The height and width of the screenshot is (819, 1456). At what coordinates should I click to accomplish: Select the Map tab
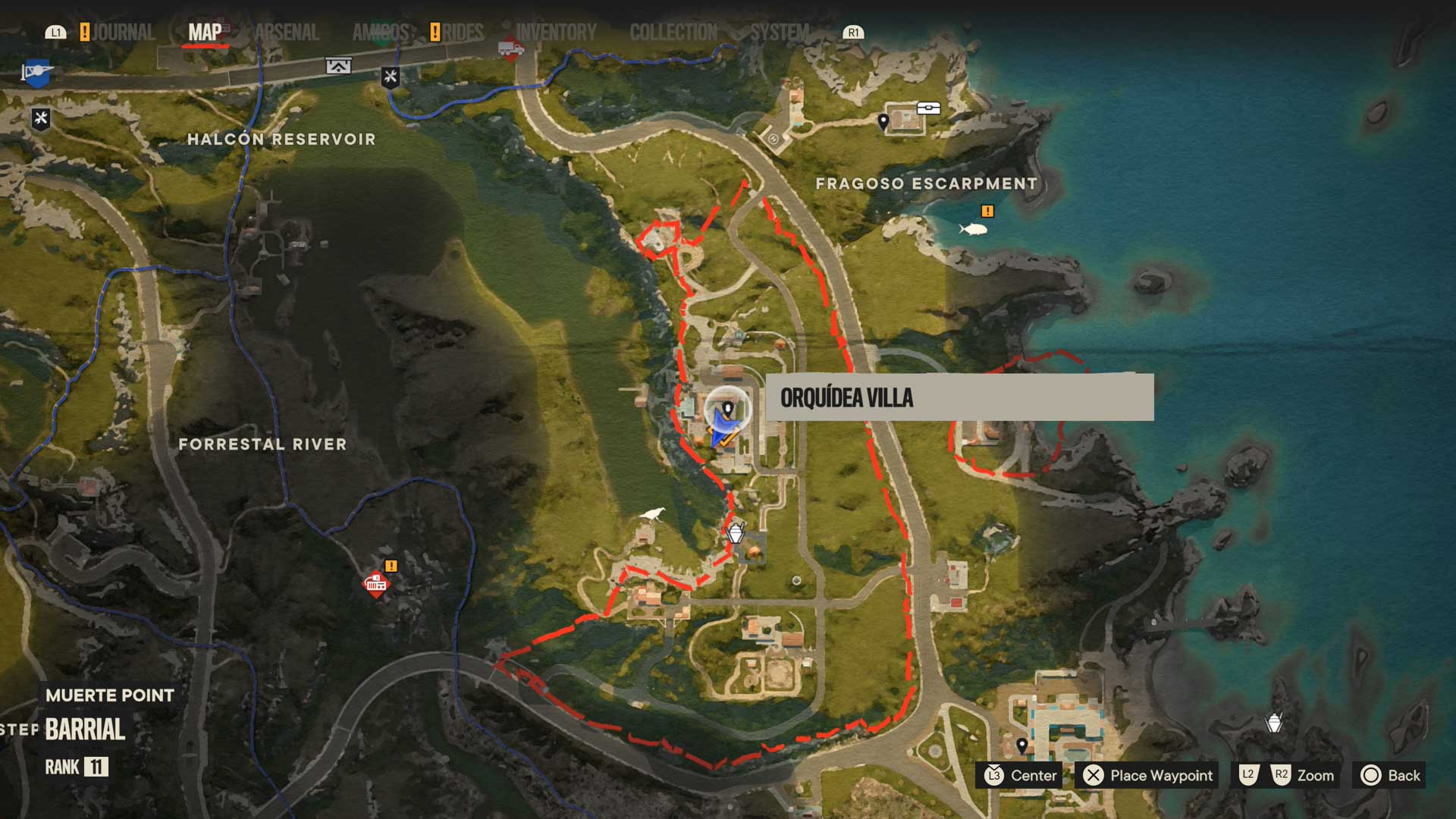coord(205,33)
